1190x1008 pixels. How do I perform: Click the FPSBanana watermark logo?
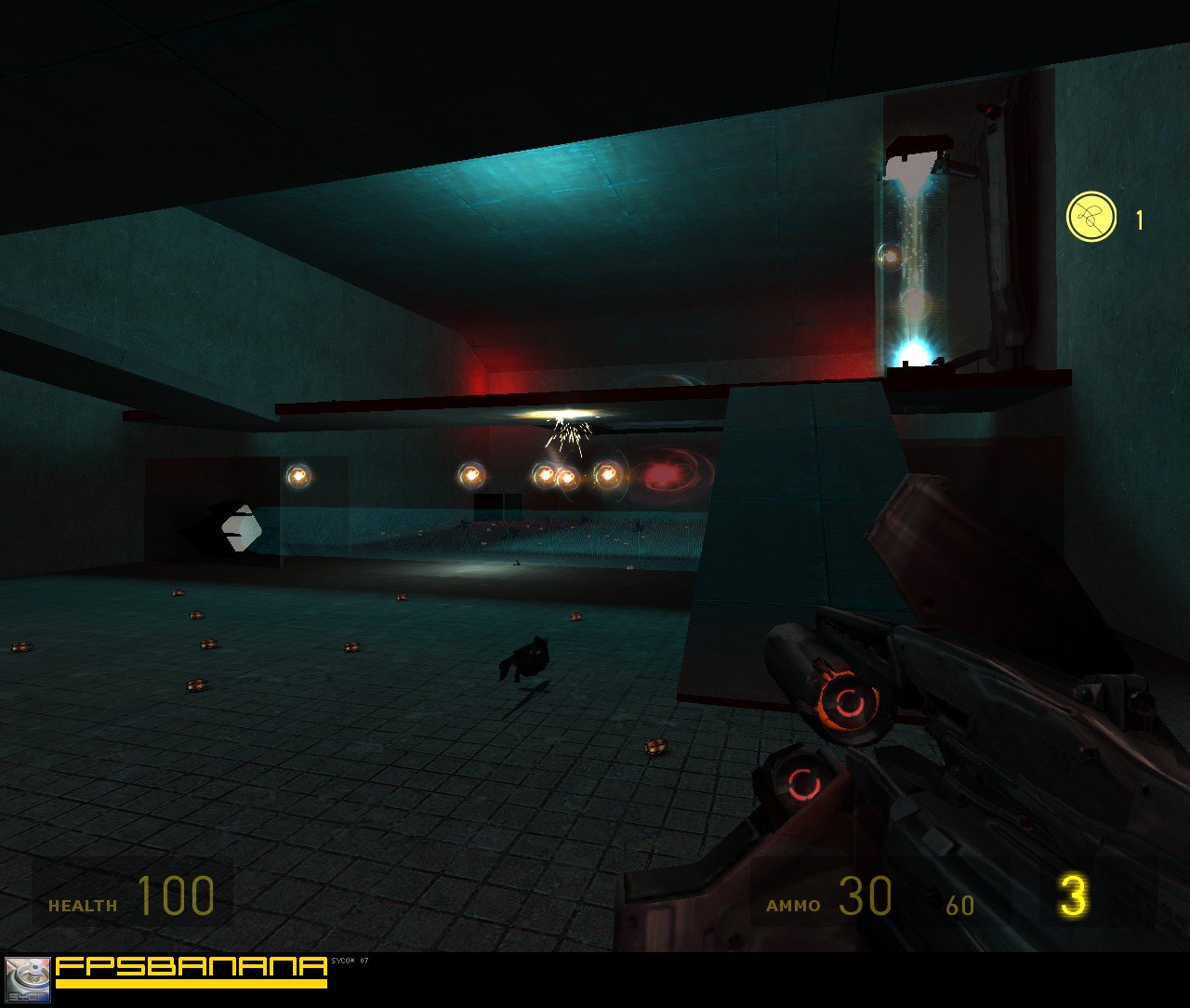[191, 970]
